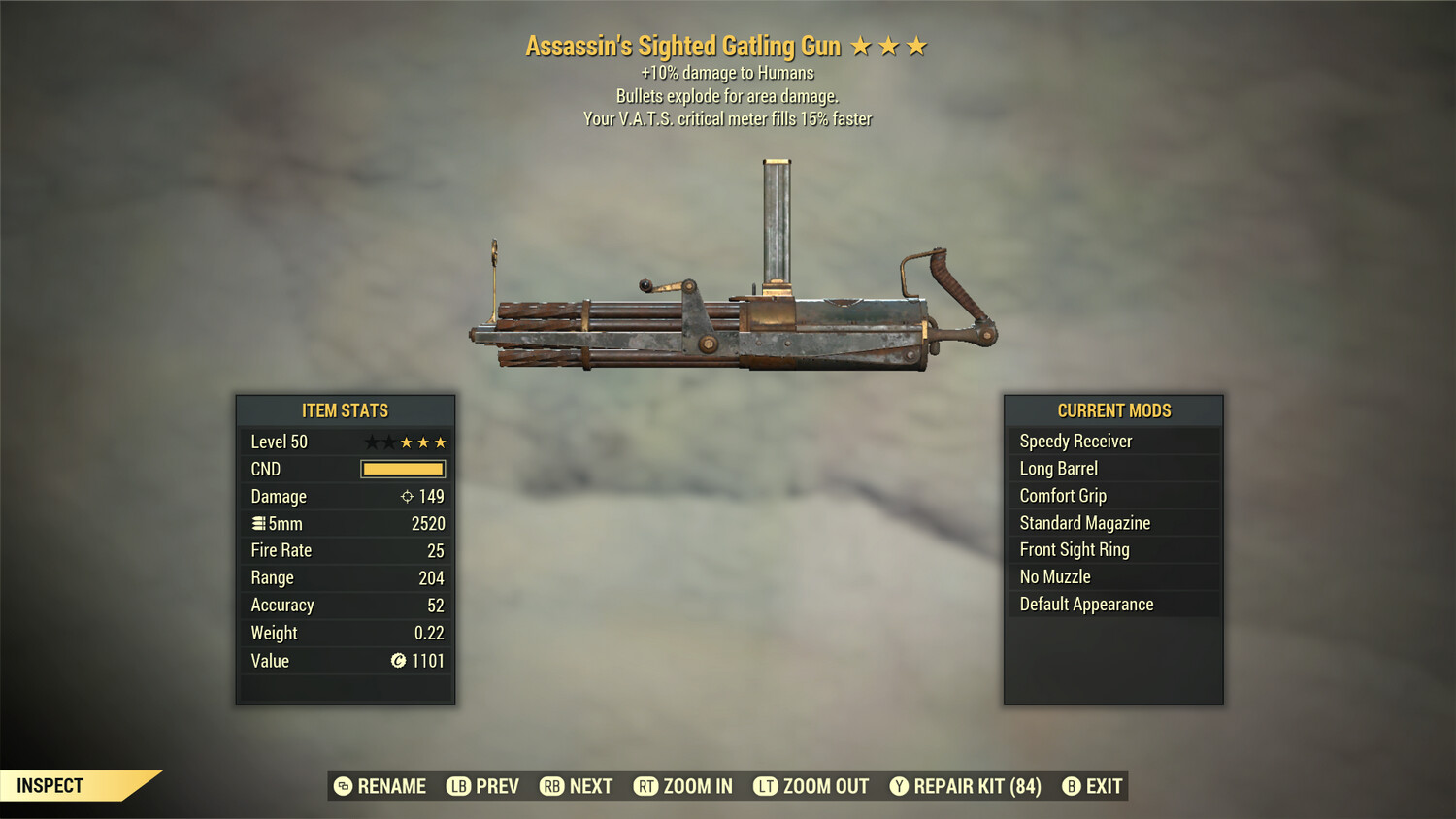Click the INSPECT banner label

[x=49, y=785]
